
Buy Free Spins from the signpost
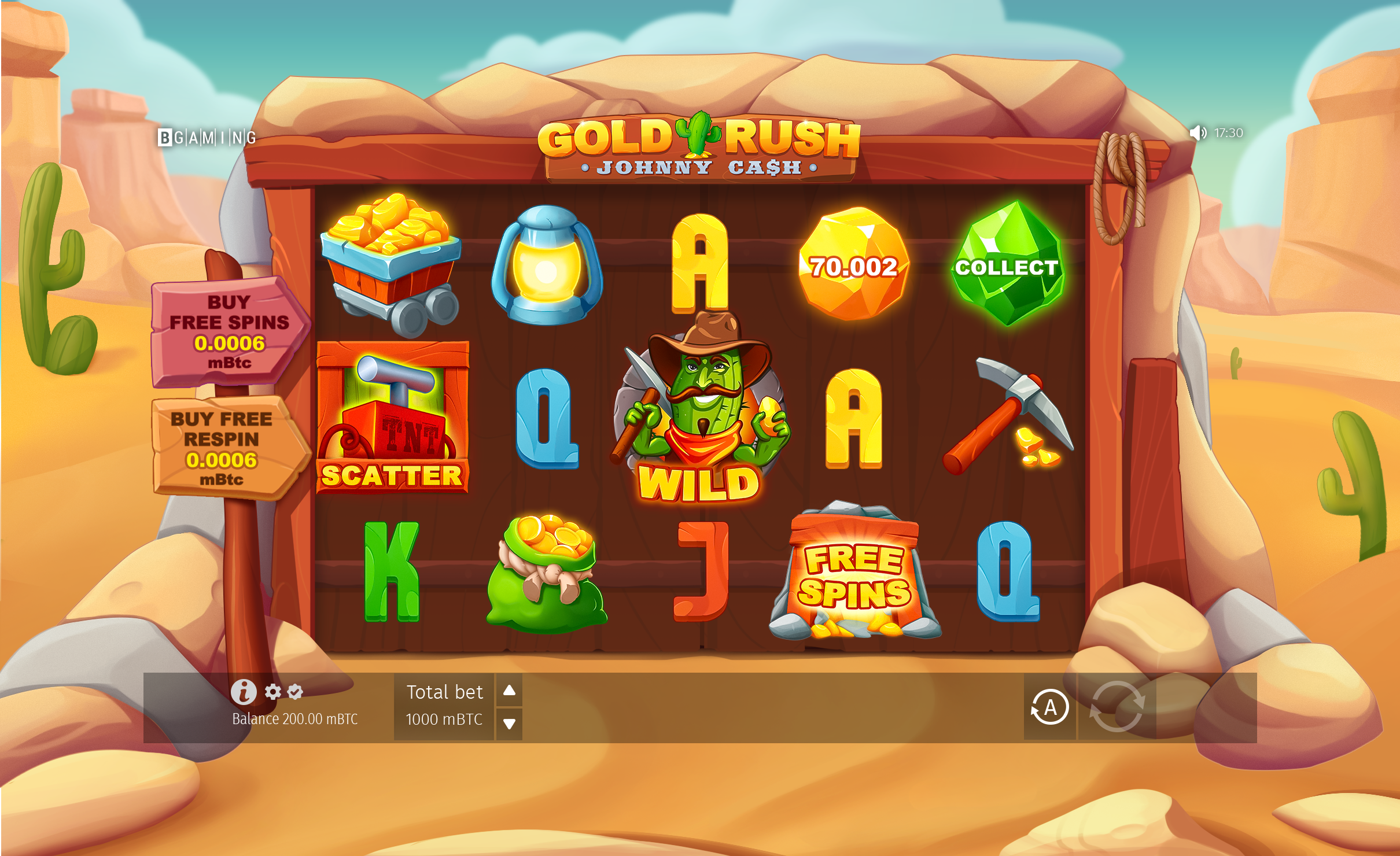(x=229, y=332)
